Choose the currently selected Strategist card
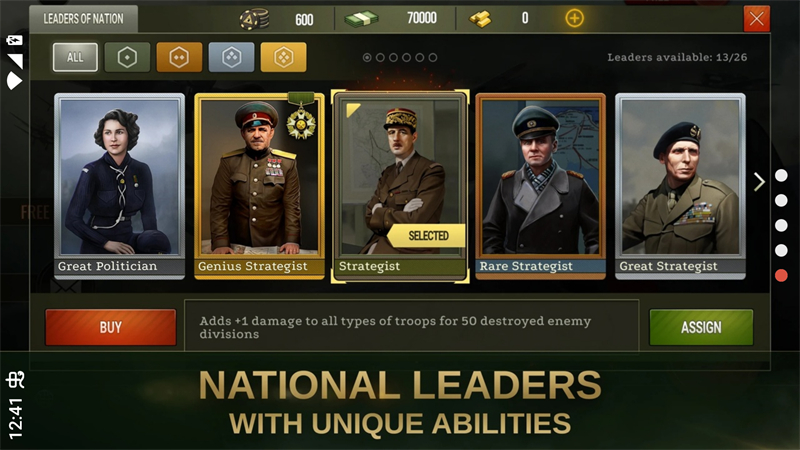This screenshot has height=450, width=800. click(400, 185)
